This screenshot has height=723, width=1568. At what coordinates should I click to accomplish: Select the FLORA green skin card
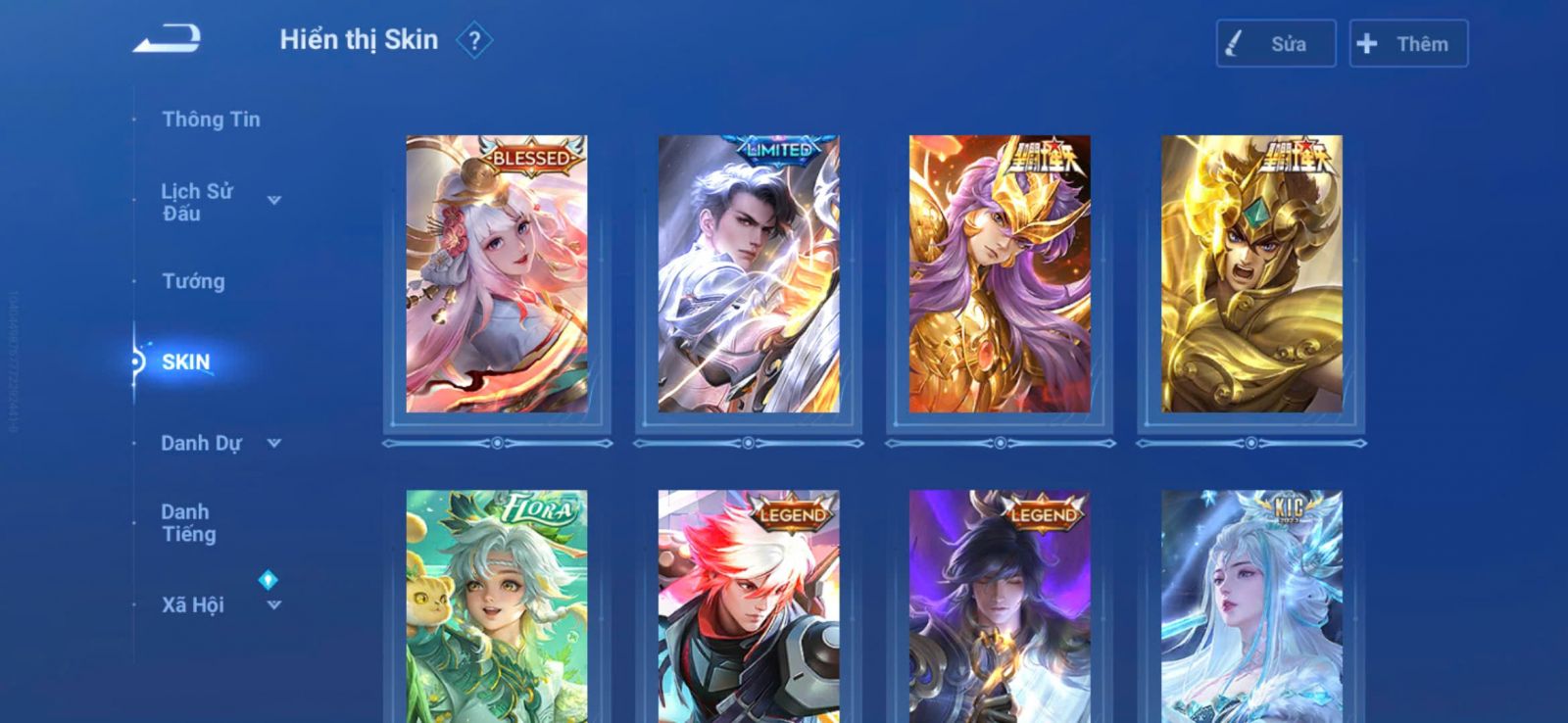pos(497,607)
